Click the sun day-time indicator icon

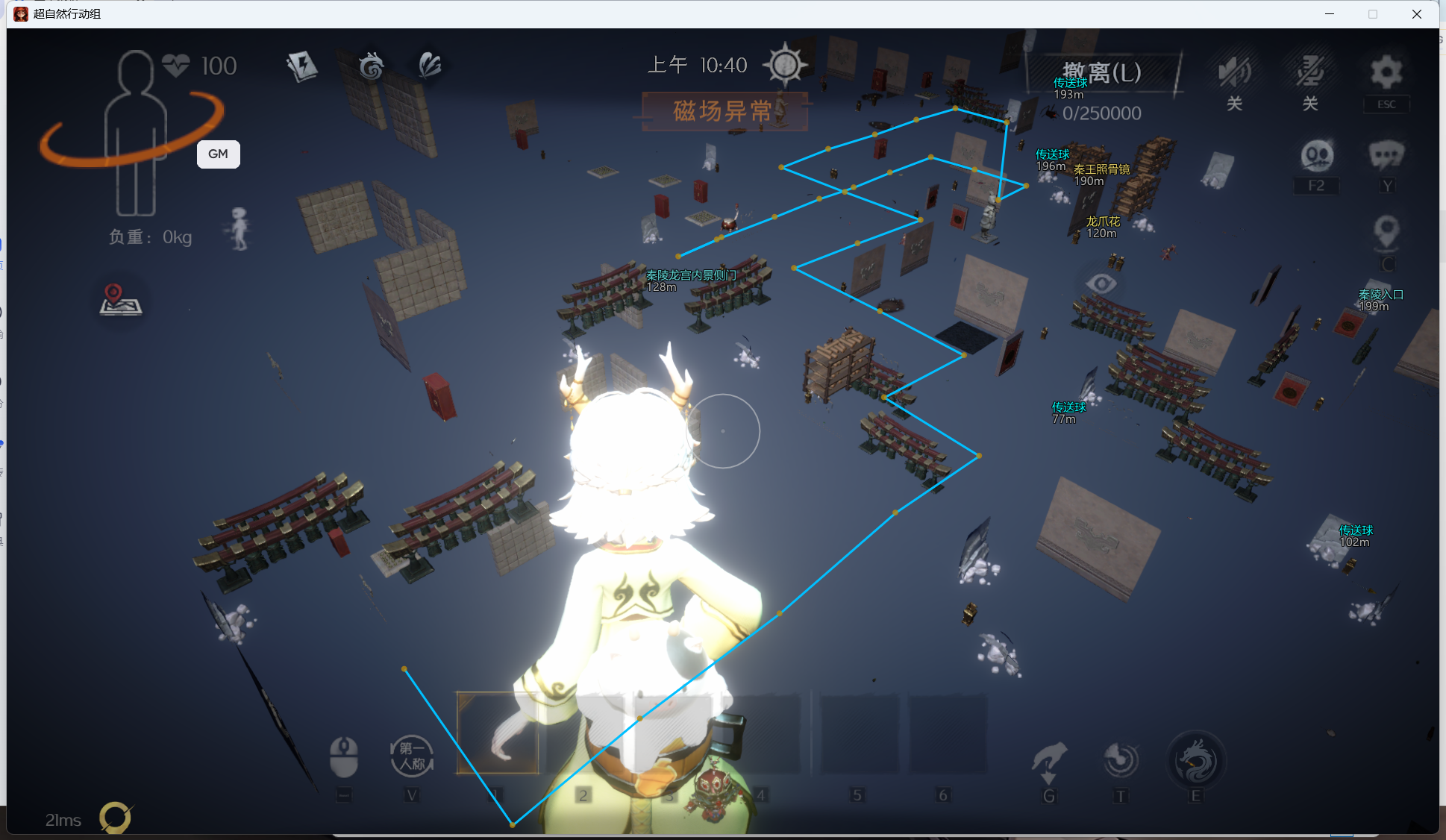(786, 64)
